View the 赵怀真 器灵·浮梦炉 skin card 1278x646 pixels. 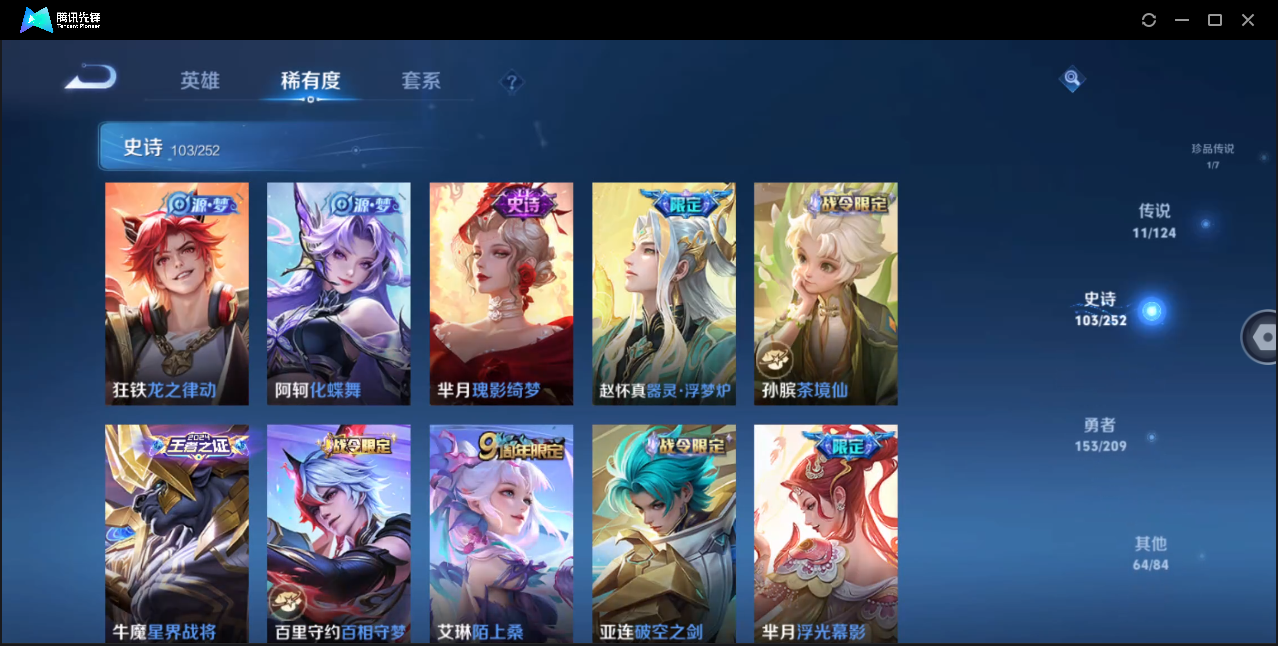click(x=664, y=293)
